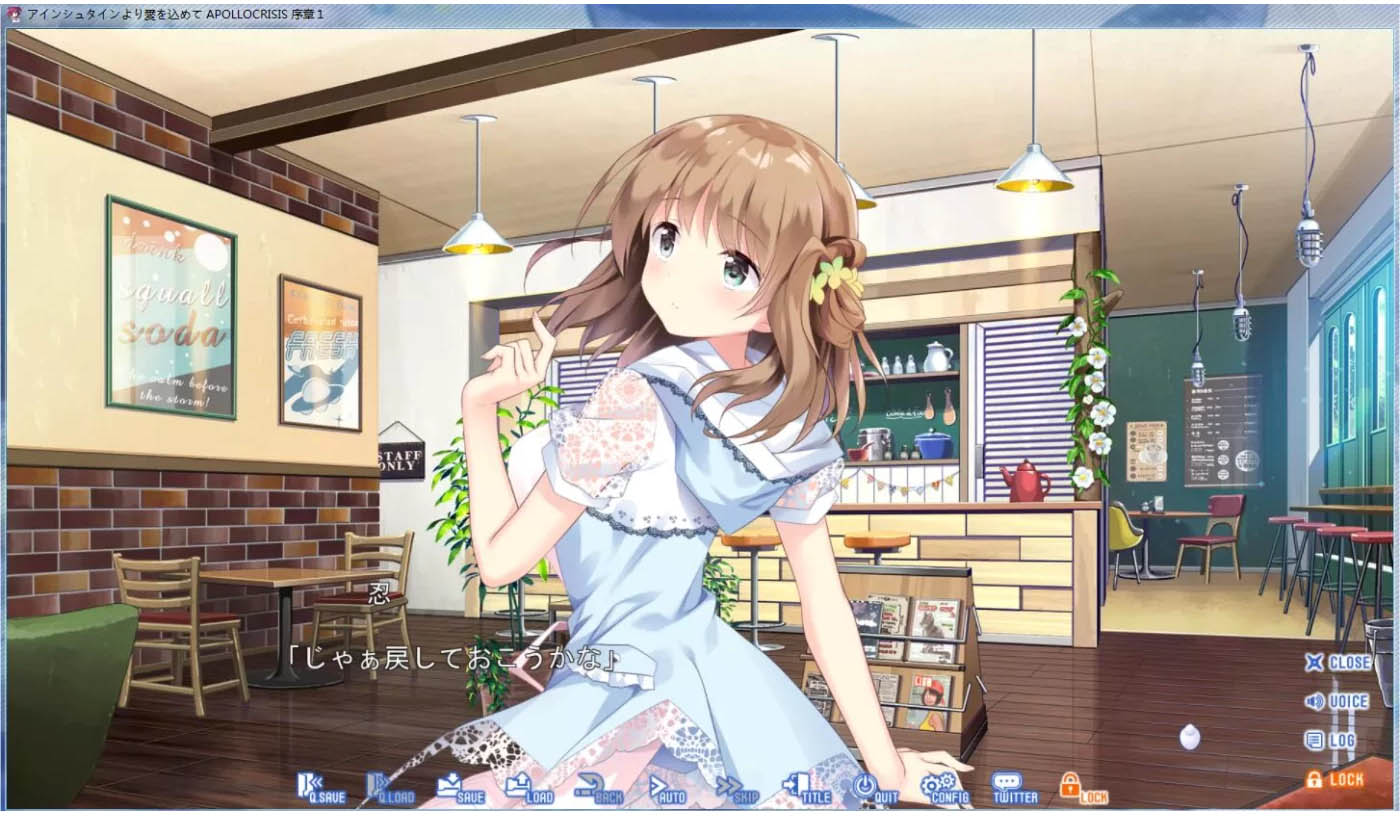Click the TWITTER share button
The image size is (1400, 816).
pyautogui.click(x=1014, y=788)
